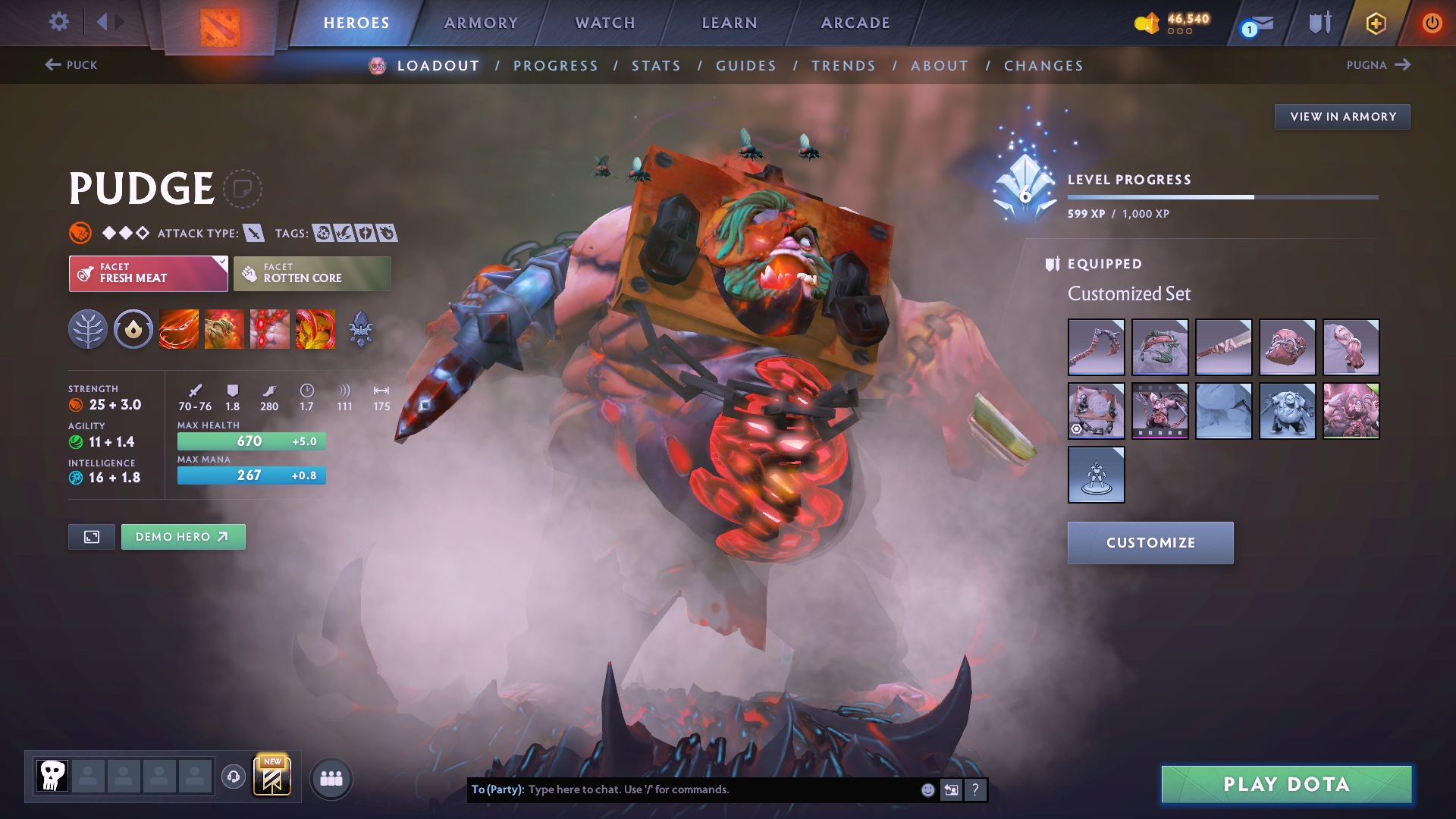Image resolution: width=1456 pixels, height=819 pixels.
Task: Open the settings gear in the top left
Action: point(58,22)
